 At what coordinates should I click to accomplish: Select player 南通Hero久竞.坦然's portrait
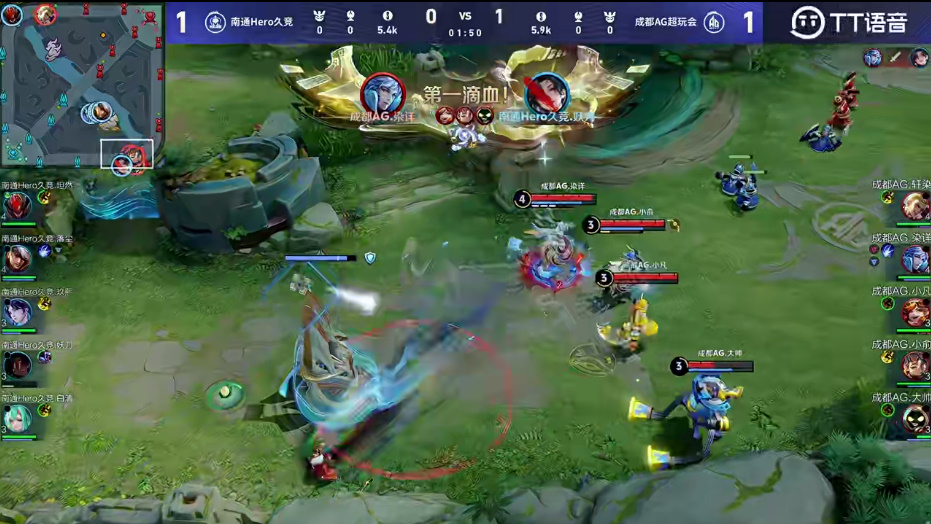pos(18,207)
